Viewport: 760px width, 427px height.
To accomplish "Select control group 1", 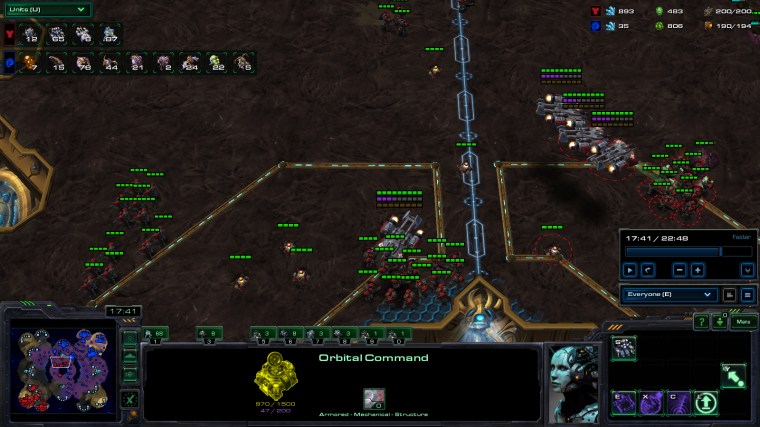I will tap(156, 335).
